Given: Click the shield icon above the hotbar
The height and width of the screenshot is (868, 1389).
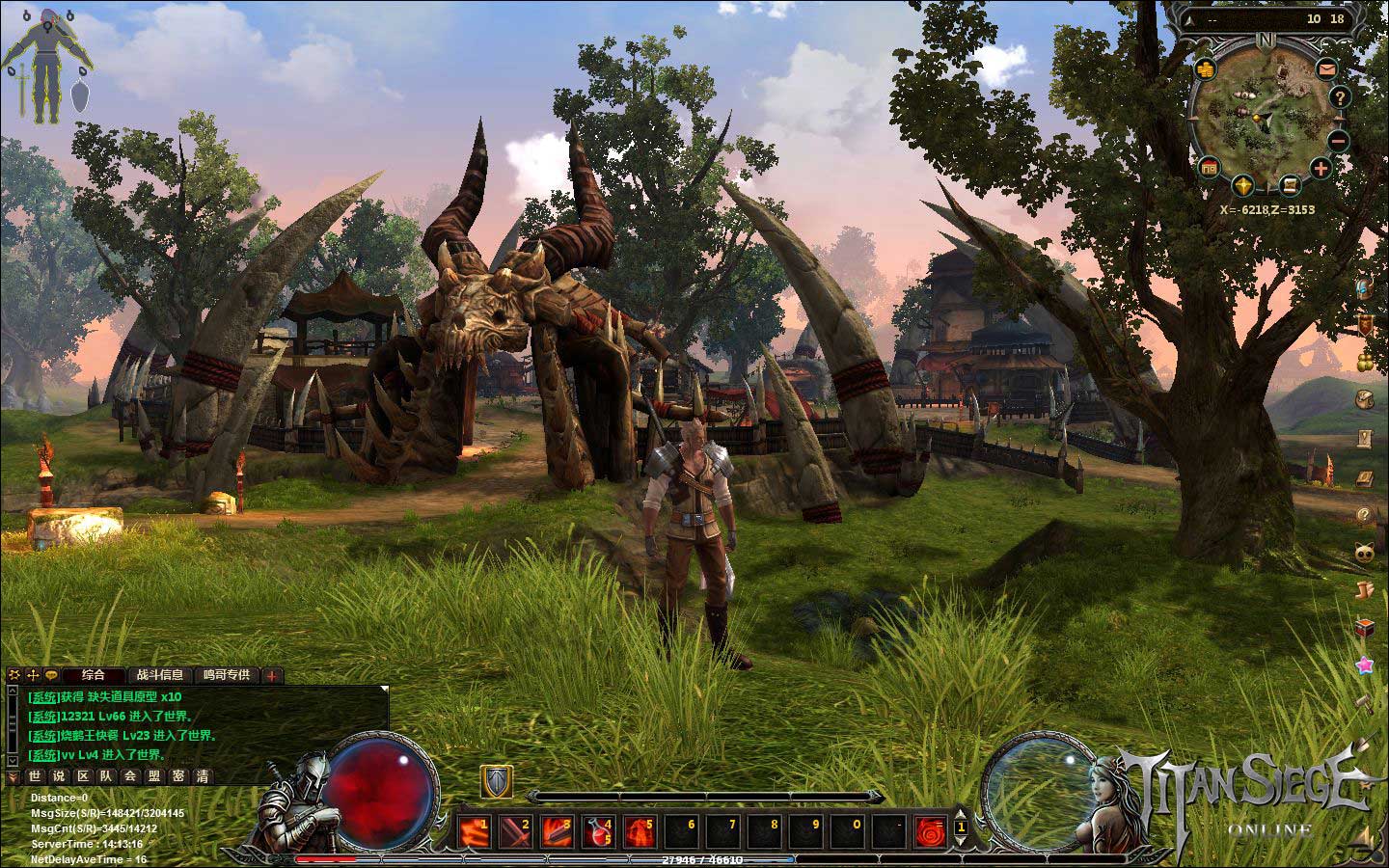Looking at the screenshot, I should [x=497, y=781].
